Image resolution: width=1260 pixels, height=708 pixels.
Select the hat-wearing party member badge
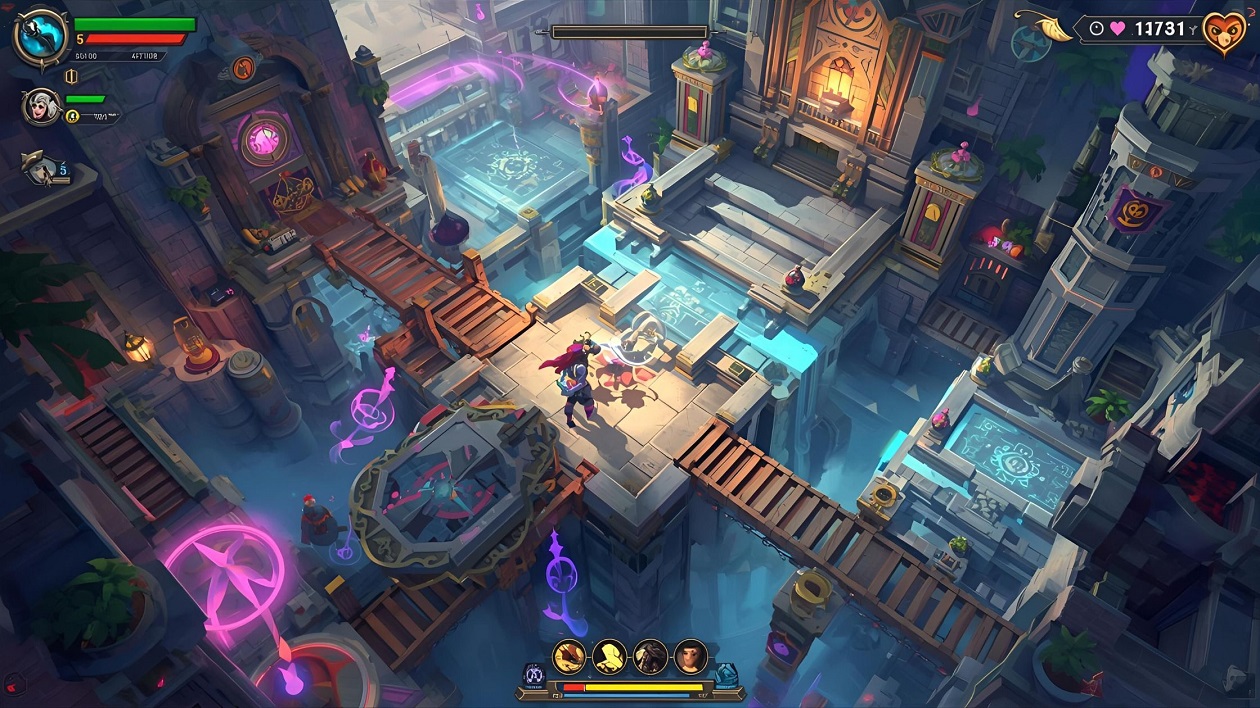[x=42, y=167]
